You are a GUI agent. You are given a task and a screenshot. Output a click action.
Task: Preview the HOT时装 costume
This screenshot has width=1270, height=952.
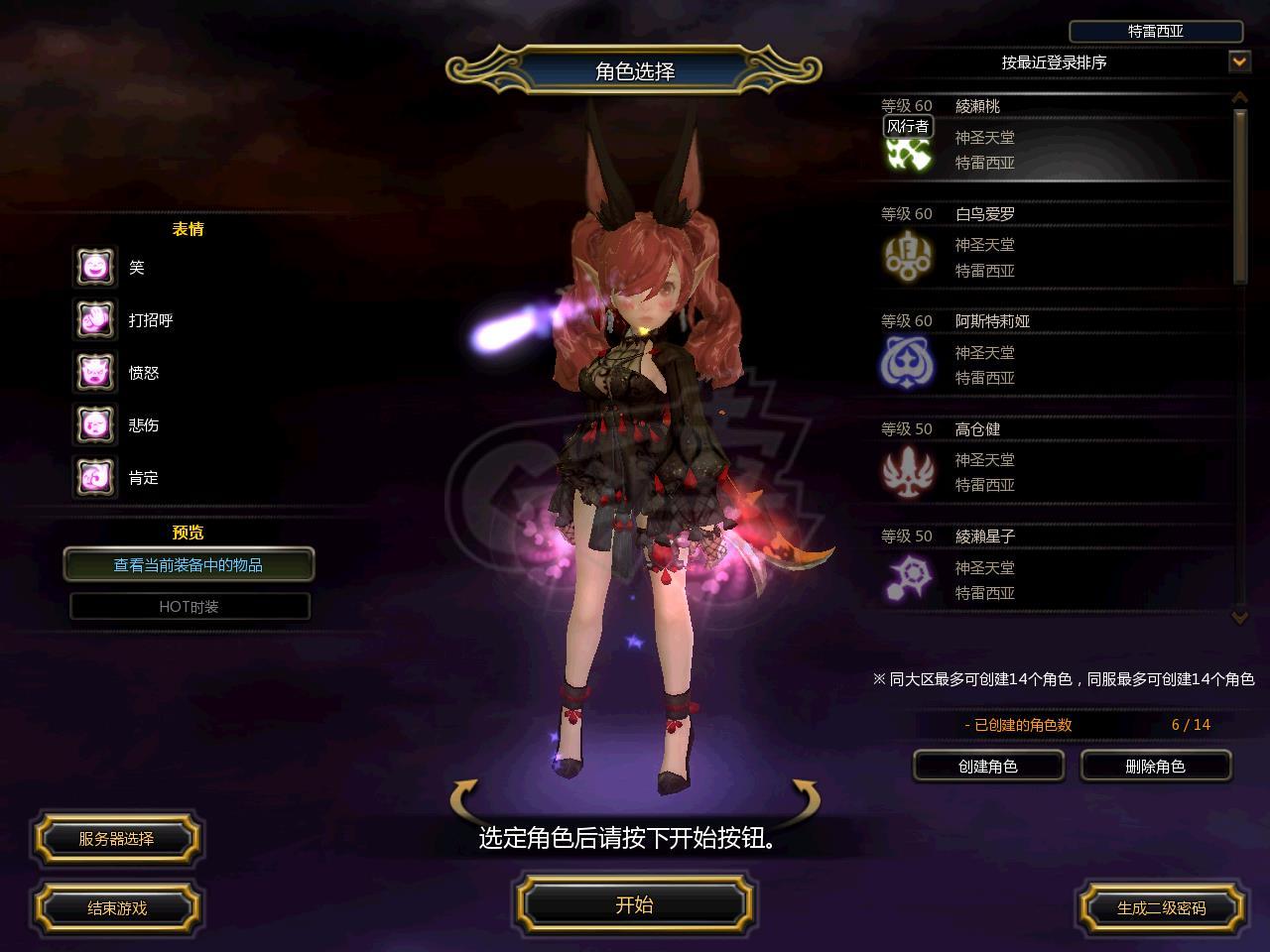pyautogui.click(x=189, y=607)
